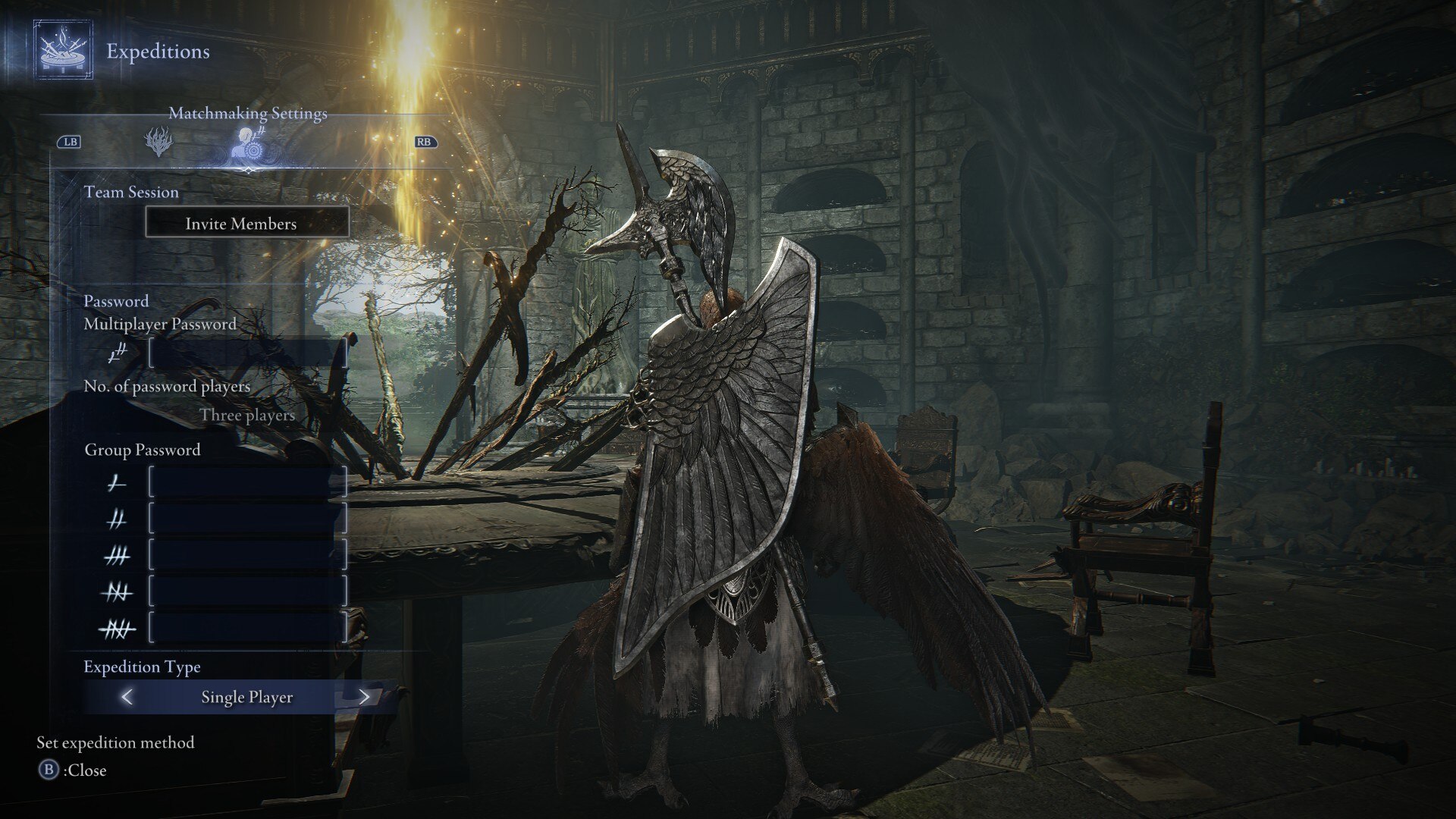Select the fifth Group Password field

pos(247,628)
